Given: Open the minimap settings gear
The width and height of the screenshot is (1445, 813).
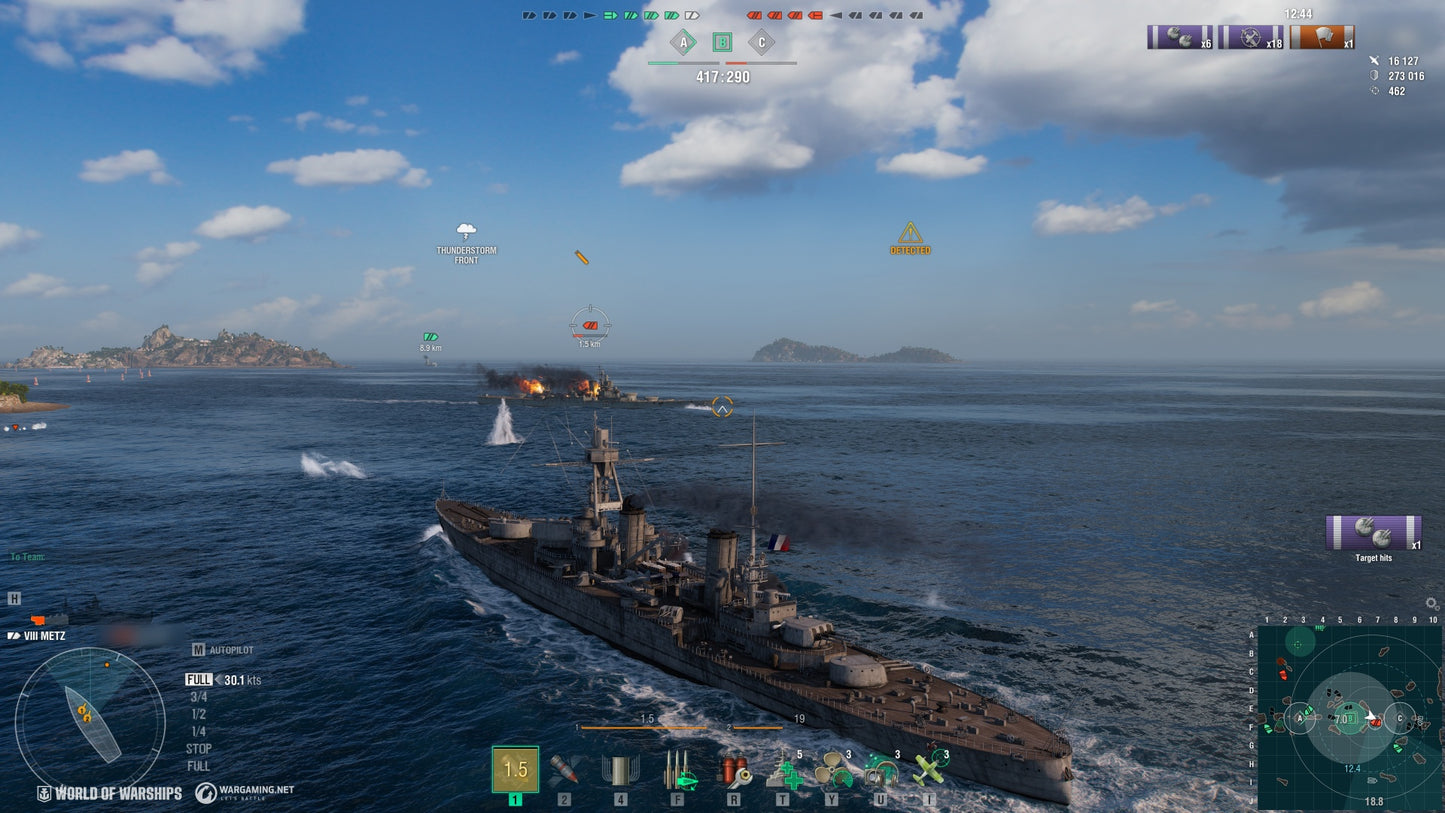Looking at the screenshot, I should pyautogui.click(x=1430, y=603).
